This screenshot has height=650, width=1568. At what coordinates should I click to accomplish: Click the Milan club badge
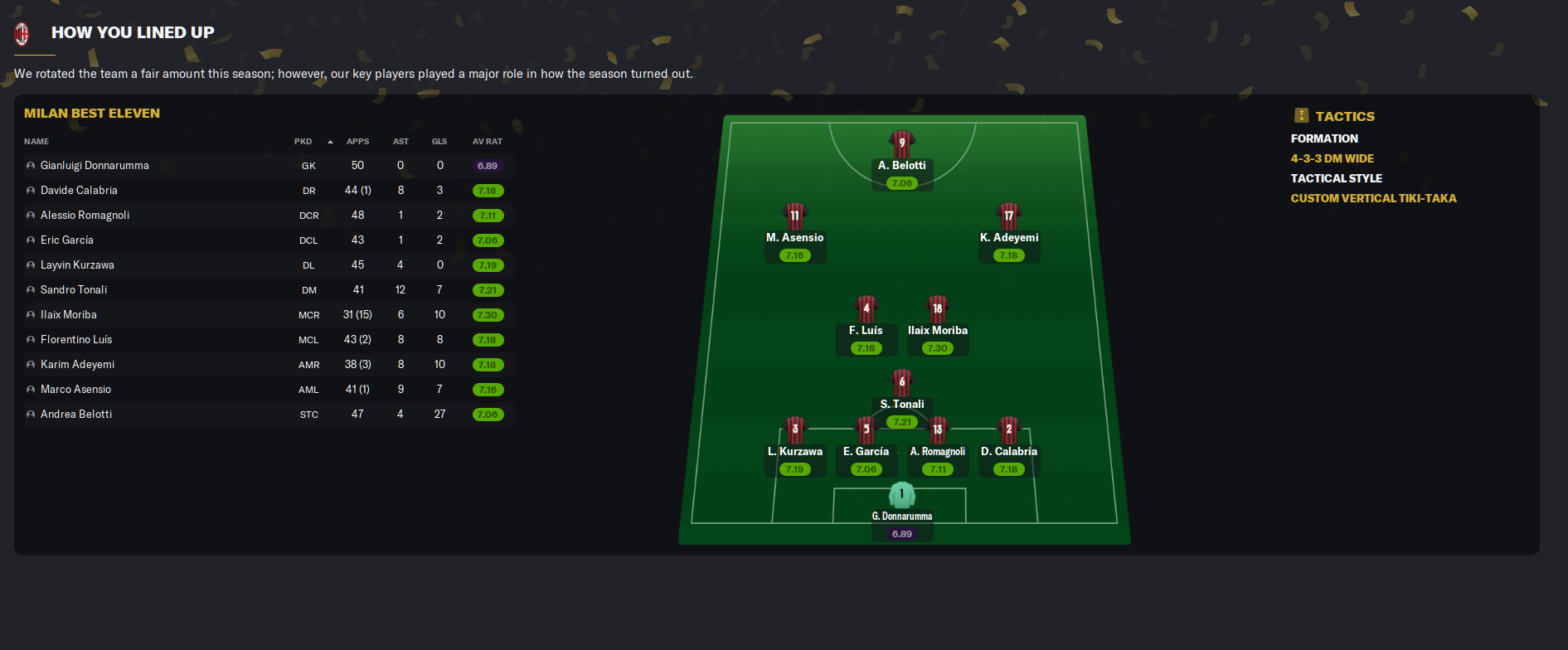[22, 33]
